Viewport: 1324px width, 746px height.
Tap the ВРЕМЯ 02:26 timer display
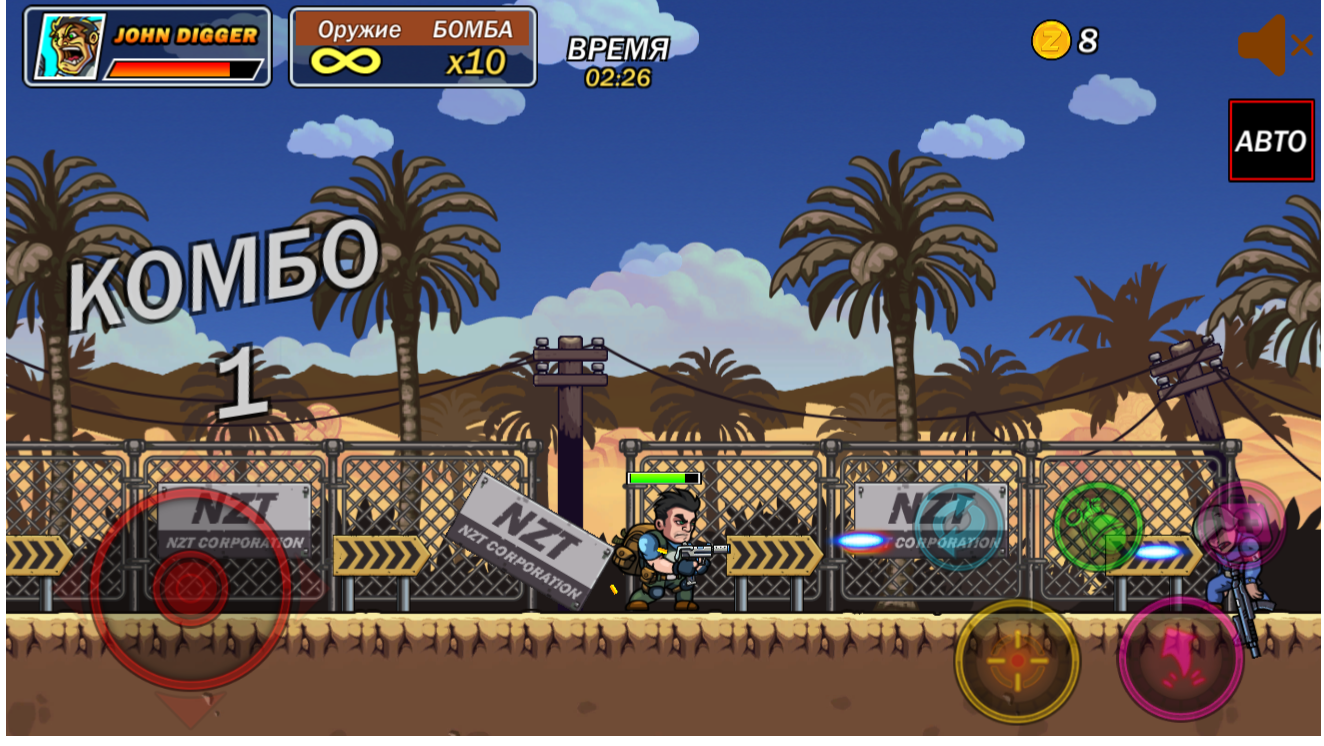point(617,57)
